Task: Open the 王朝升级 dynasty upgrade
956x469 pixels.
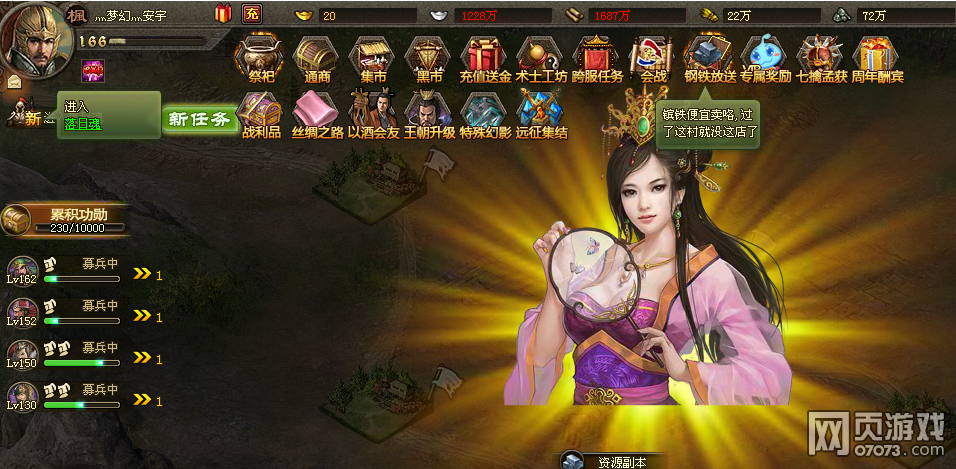Action: (429, 112)
